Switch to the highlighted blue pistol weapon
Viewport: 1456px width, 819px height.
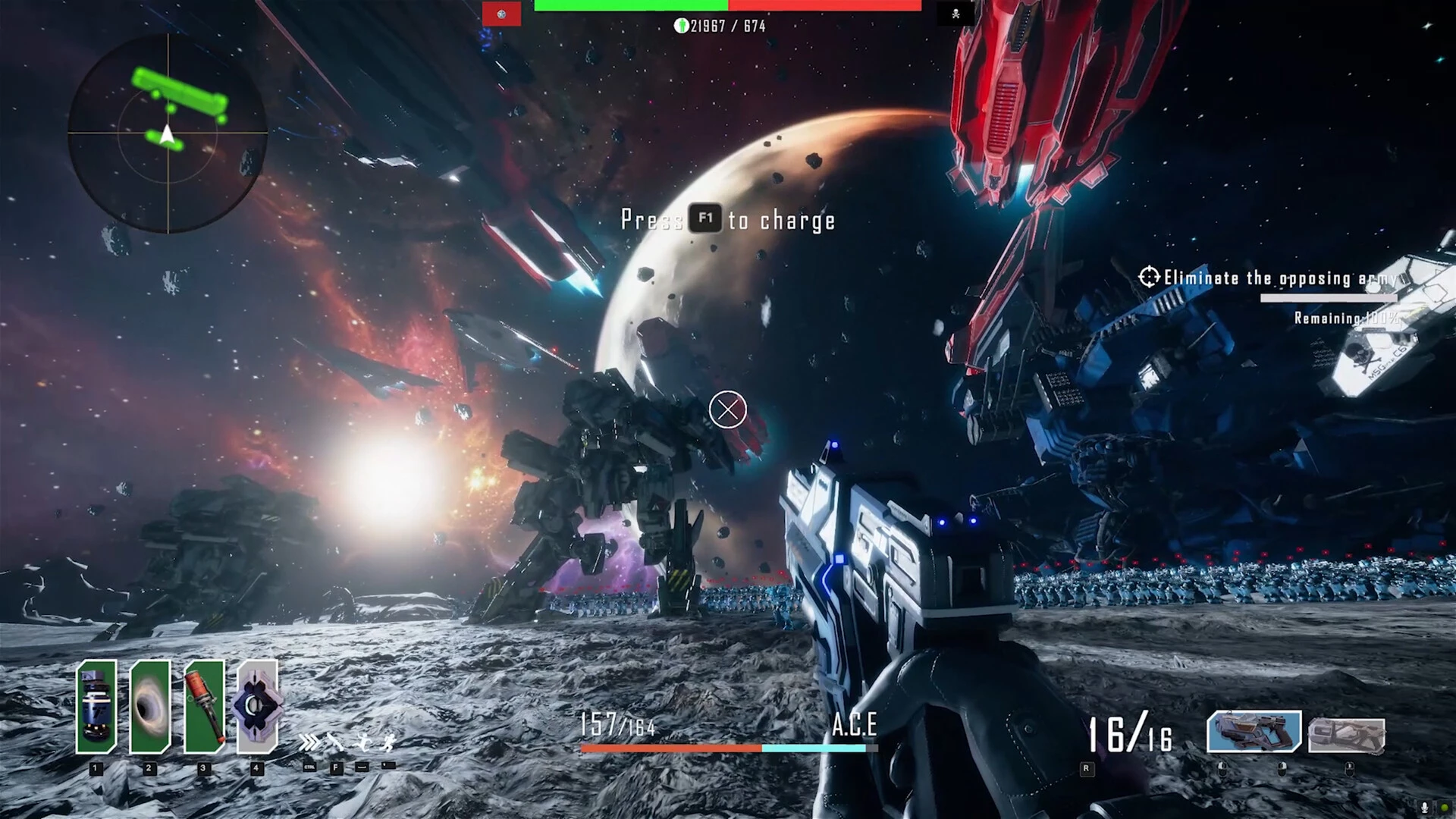[x=1254, y=732]
